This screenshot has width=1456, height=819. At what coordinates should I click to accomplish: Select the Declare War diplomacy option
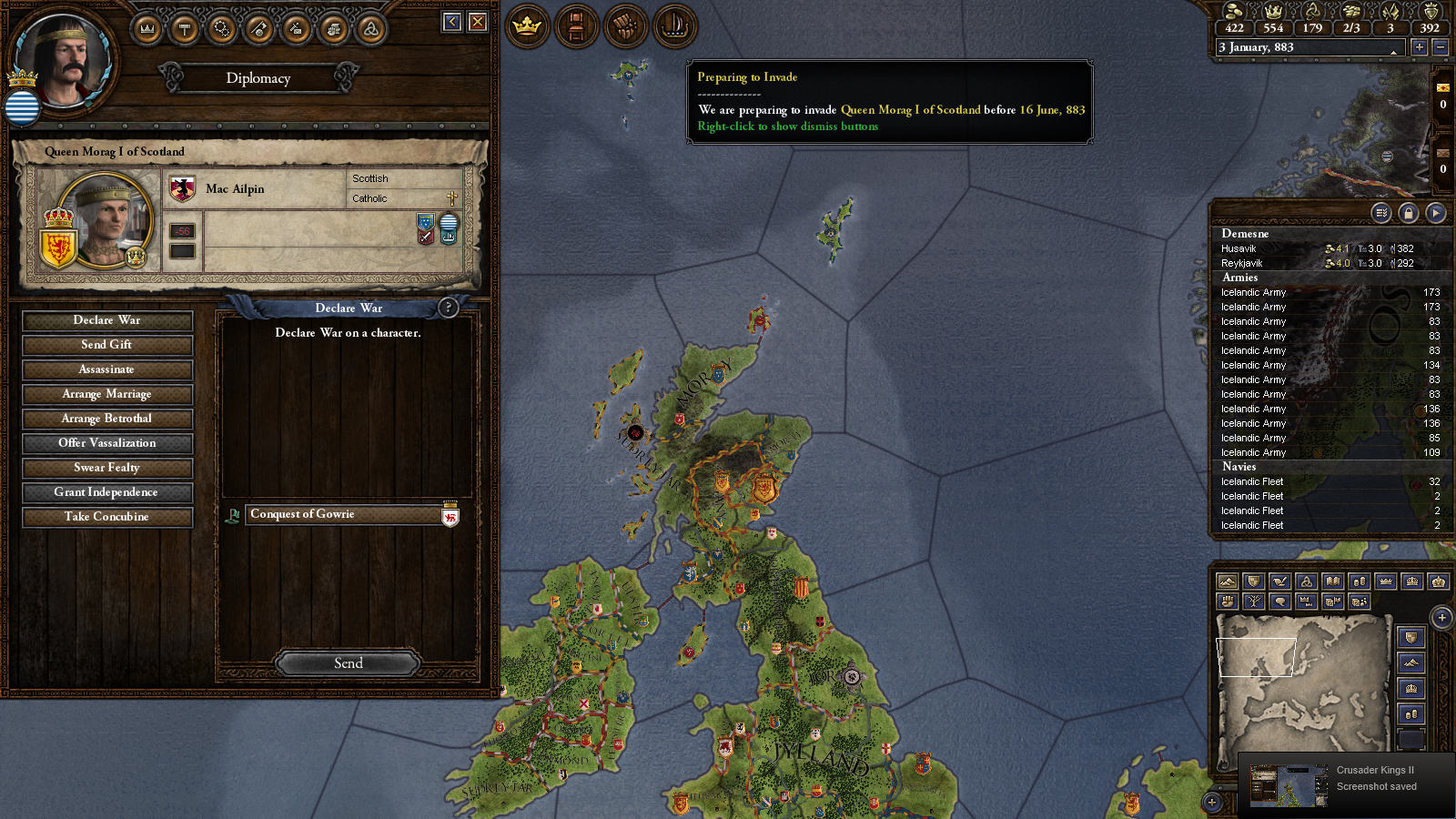[x=107, y=320]
